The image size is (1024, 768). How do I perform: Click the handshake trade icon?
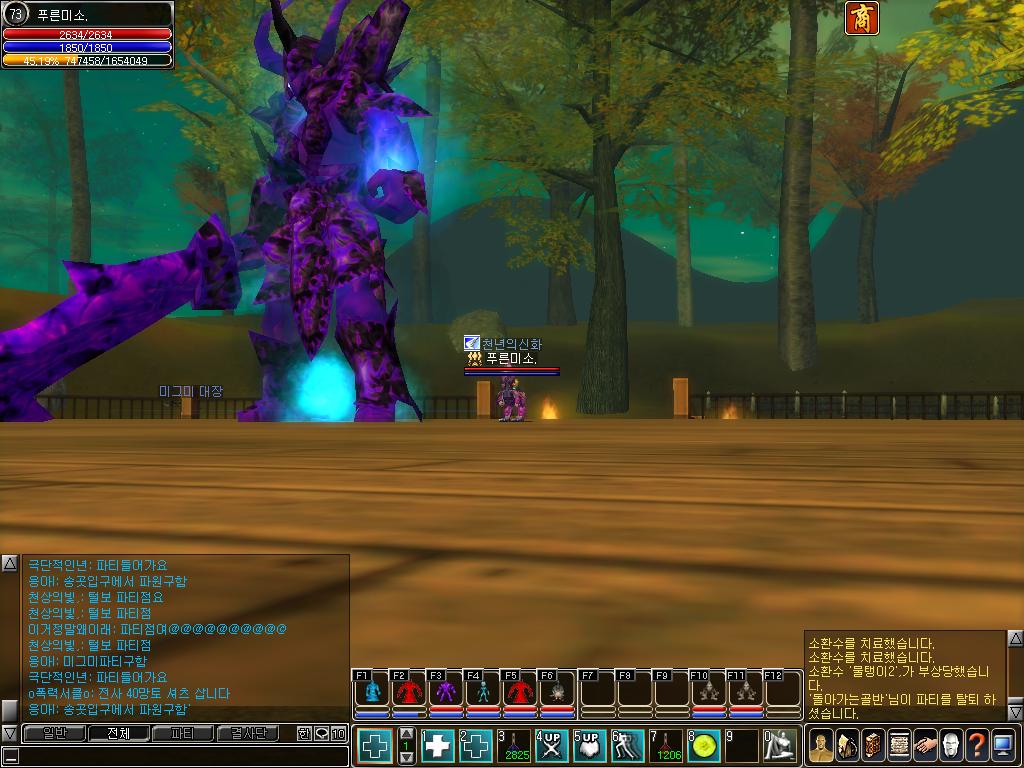[x=925, y=745]
